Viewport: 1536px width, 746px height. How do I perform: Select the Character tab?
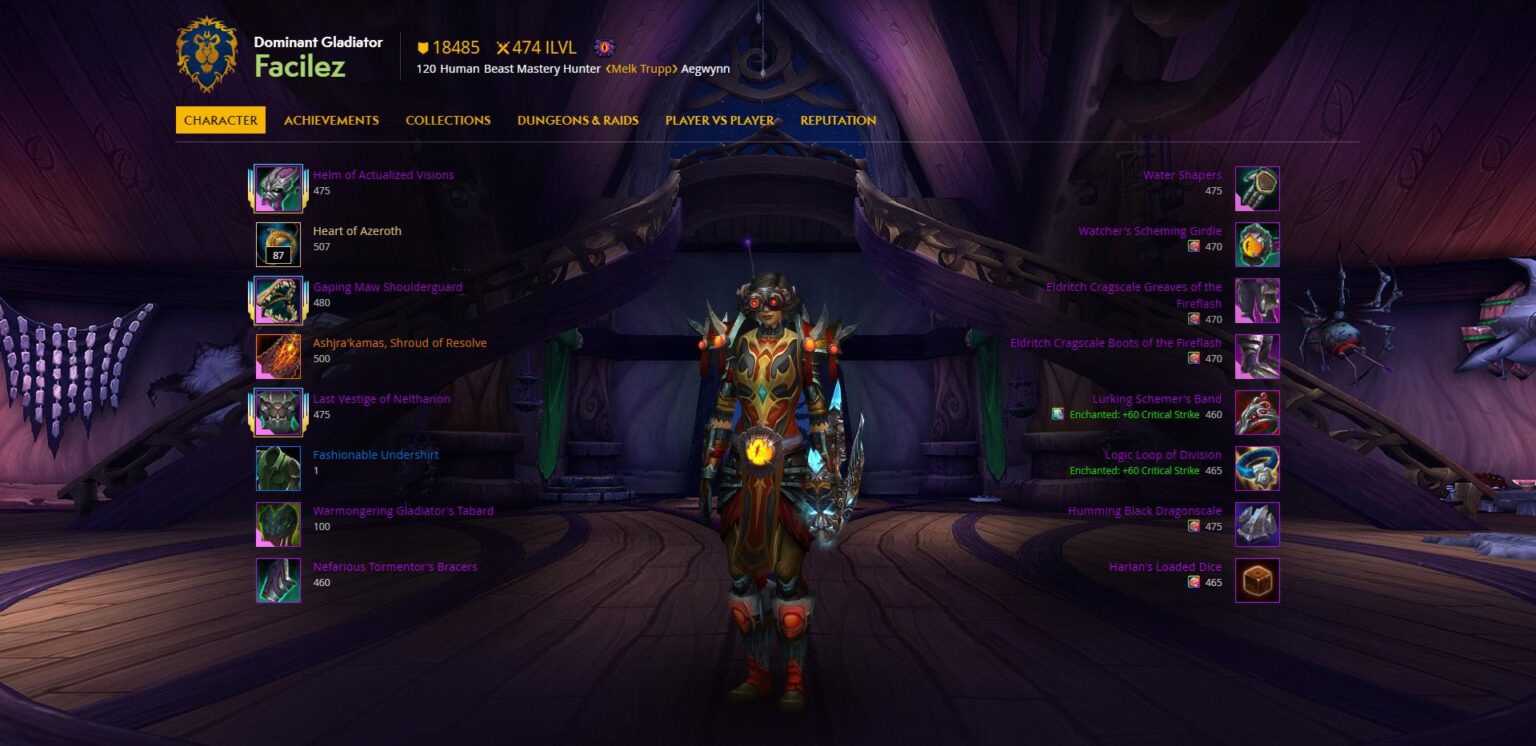[x=221, y=120]
